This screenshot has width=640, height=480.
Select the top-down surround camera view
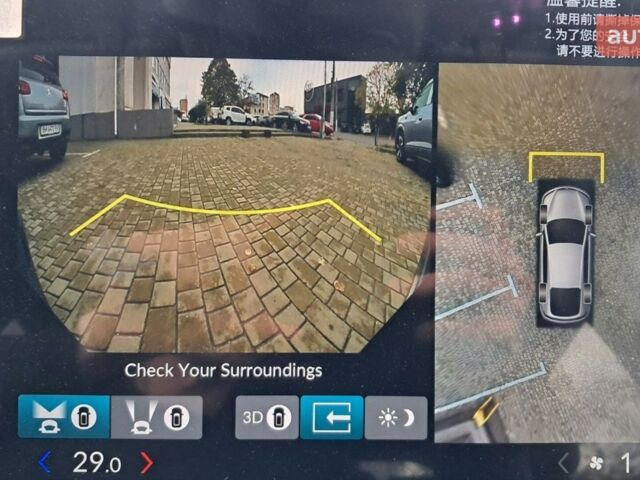[538, 250]
